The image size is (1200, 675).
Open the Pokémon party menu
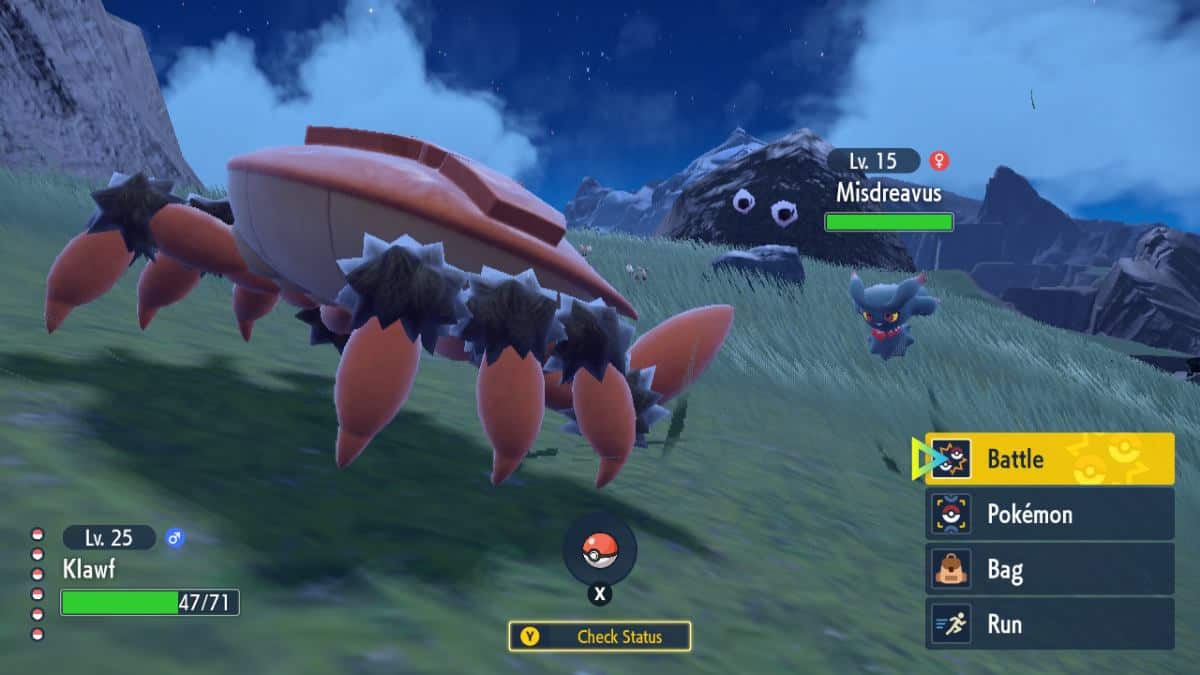(x=1049, y=514)
